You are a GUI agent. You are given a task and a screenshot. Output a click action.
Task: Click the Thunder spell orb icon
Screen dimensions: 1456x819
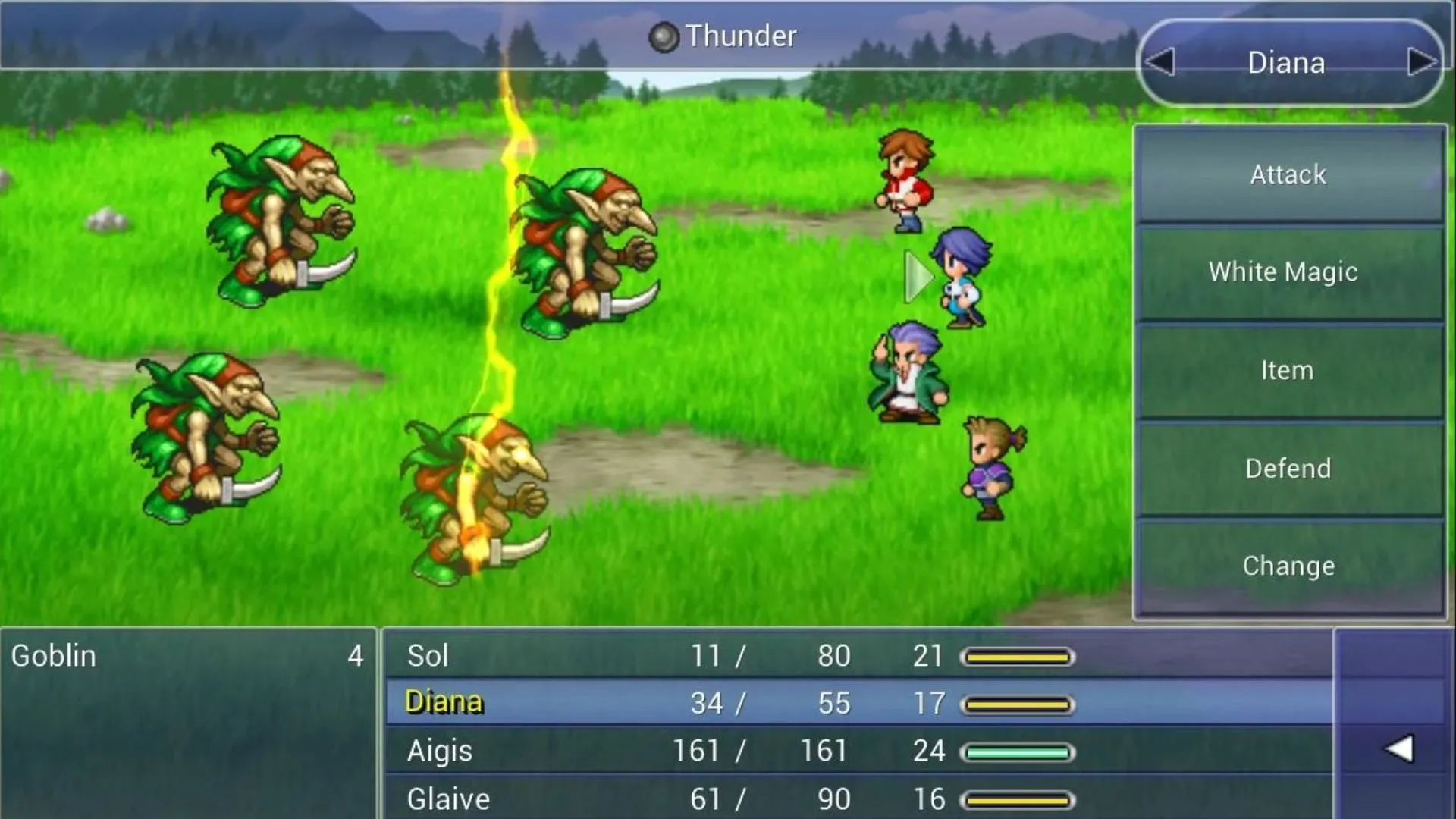664,36
